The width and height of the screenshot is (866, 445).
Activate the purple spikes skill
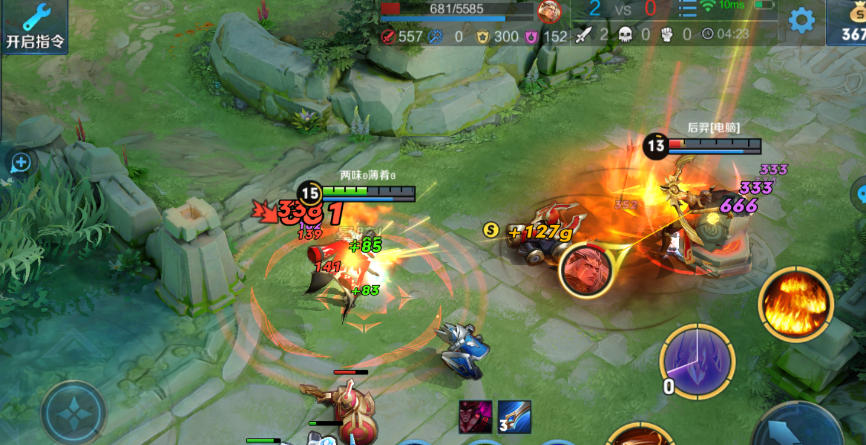pos(697,358)
